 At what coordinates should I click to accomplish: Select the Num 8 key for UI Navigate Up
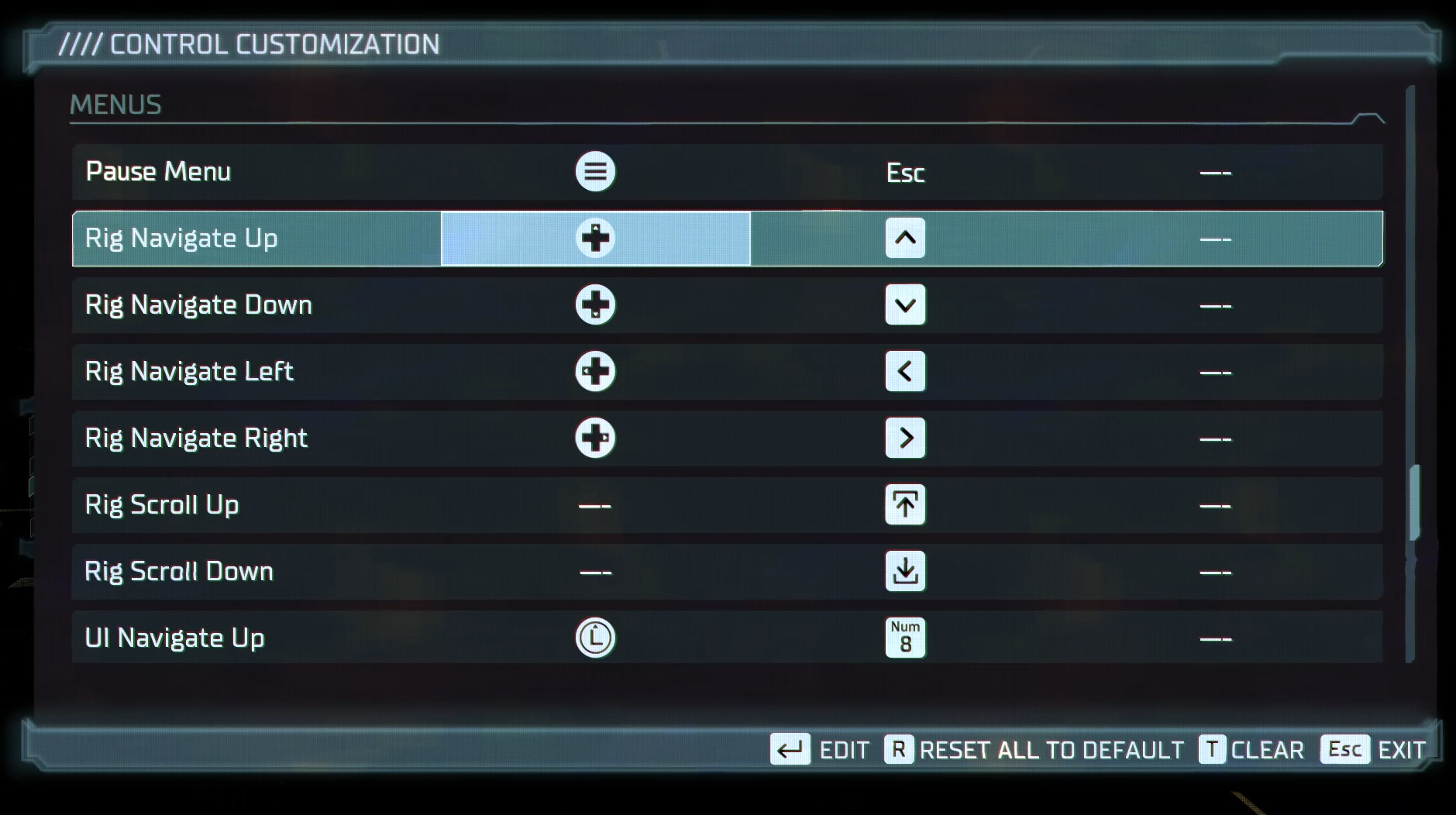905,637
